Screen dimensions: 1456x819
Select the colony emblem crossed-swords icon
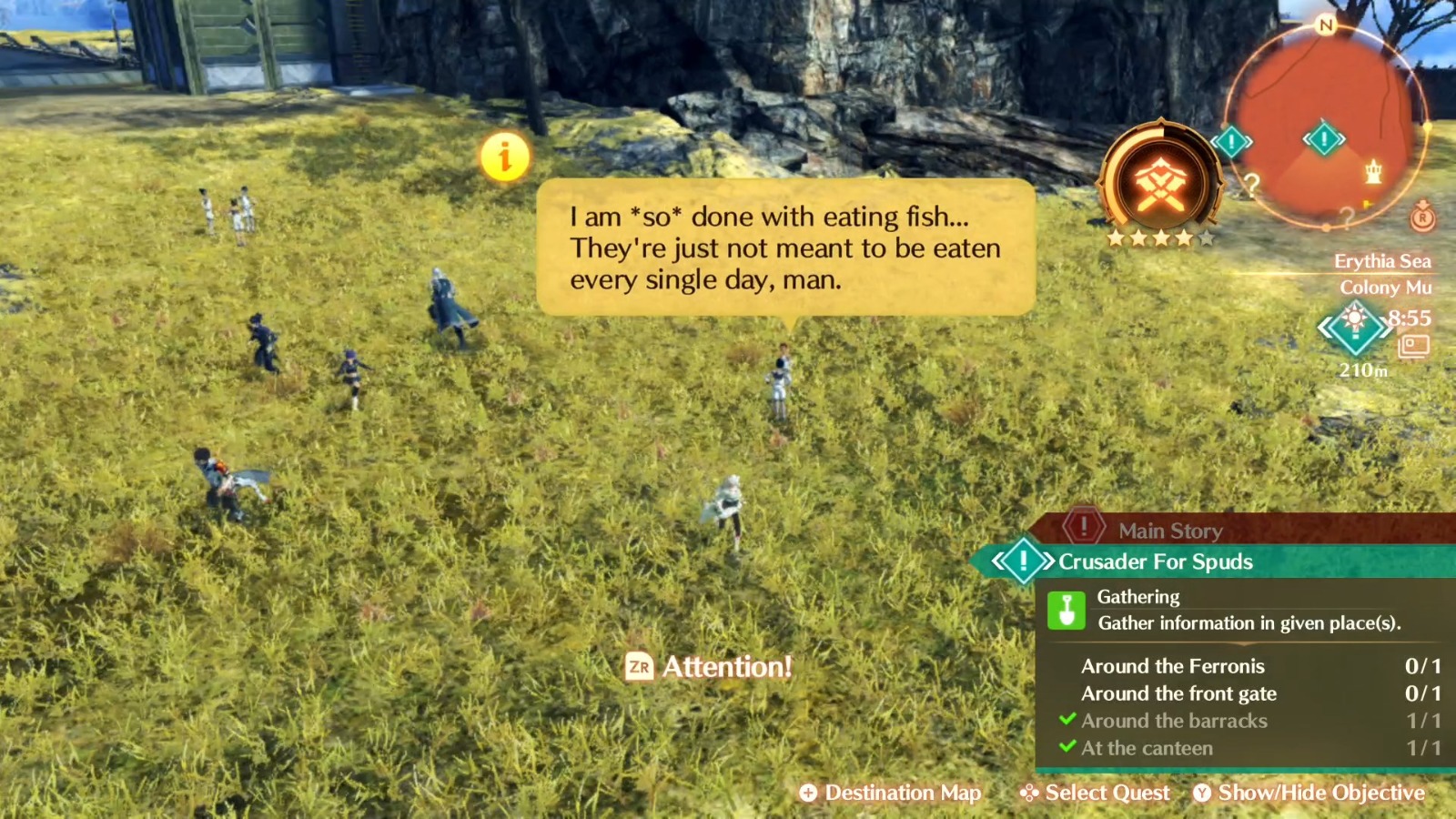(x=1162, y=182)
